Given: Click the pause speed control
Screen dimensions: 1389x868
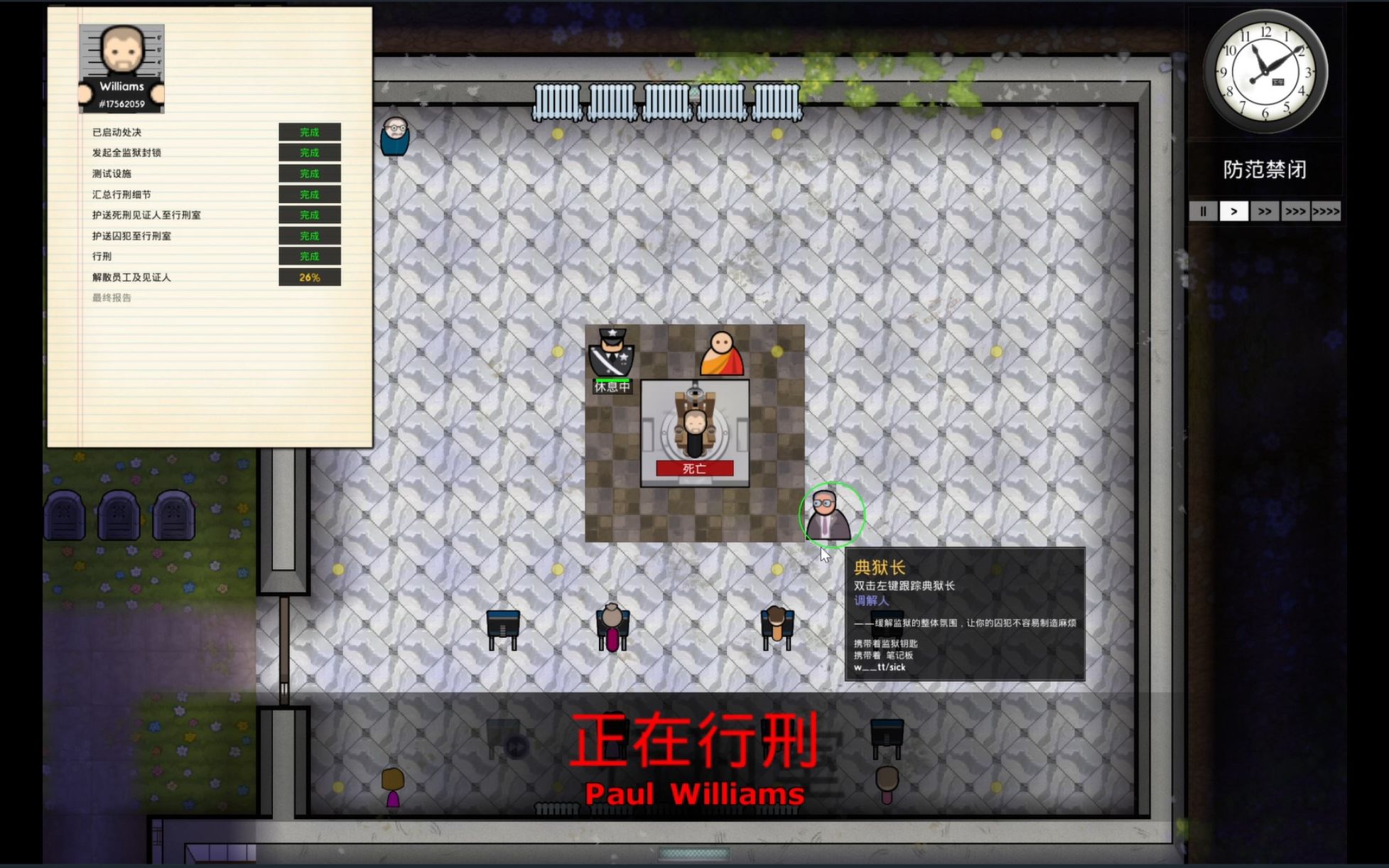Looking at the screenshot, I should [x=1203, y=211].
